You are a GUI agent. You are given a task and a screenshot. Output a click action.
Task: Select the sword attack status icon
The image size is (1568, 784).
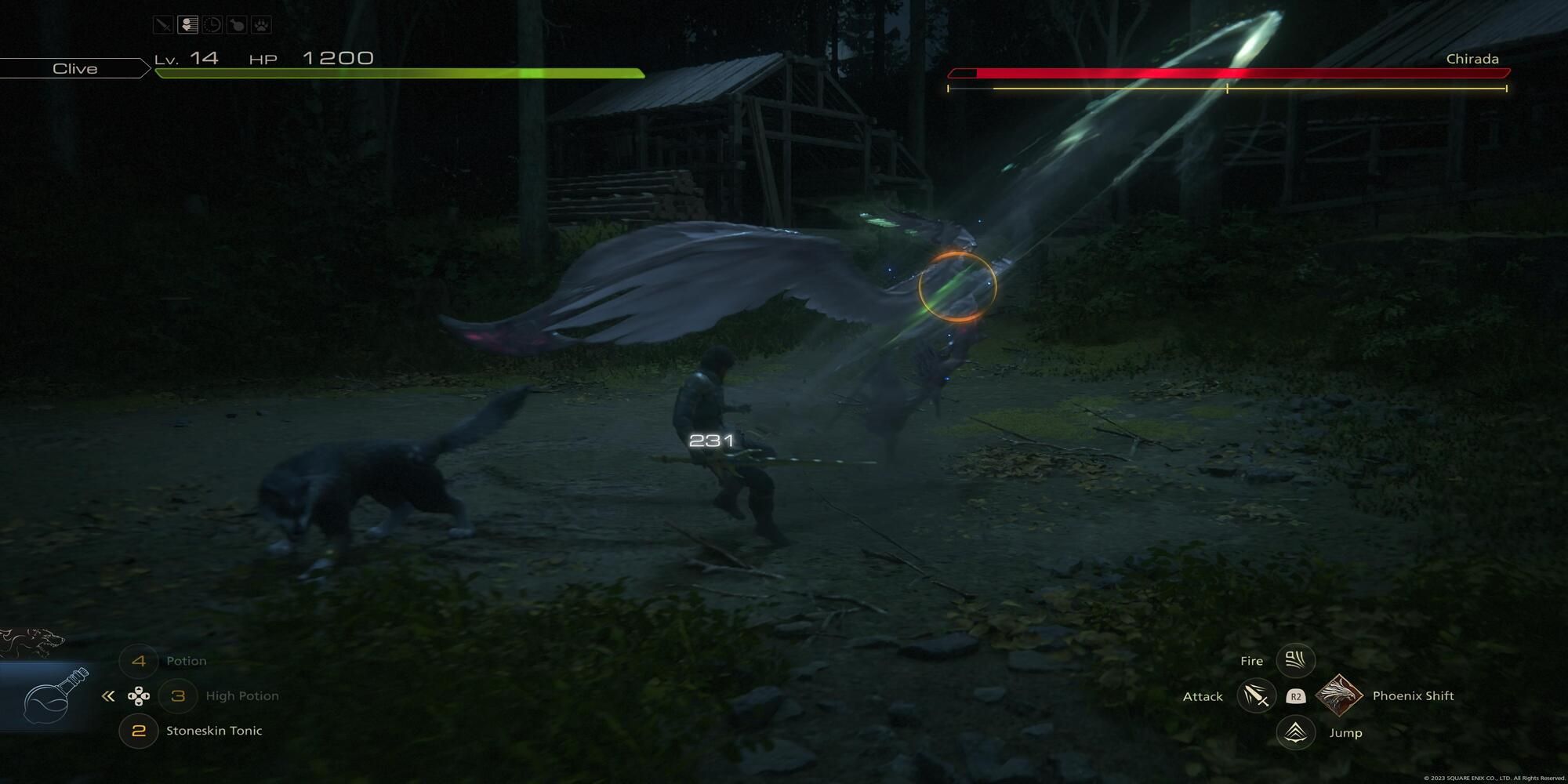pyautogui.click(x=162, y=24)
